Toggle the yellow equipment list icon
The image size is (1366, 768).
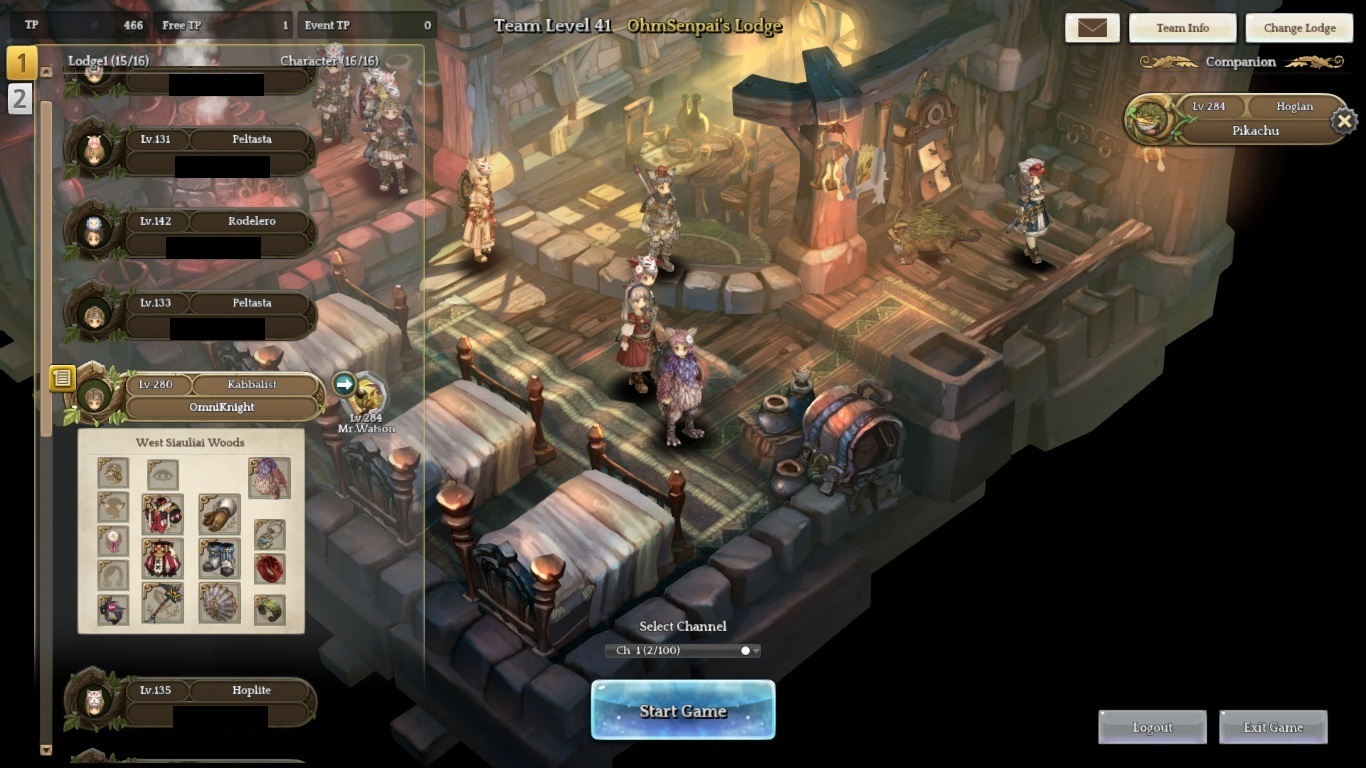[x=62, y=378]
